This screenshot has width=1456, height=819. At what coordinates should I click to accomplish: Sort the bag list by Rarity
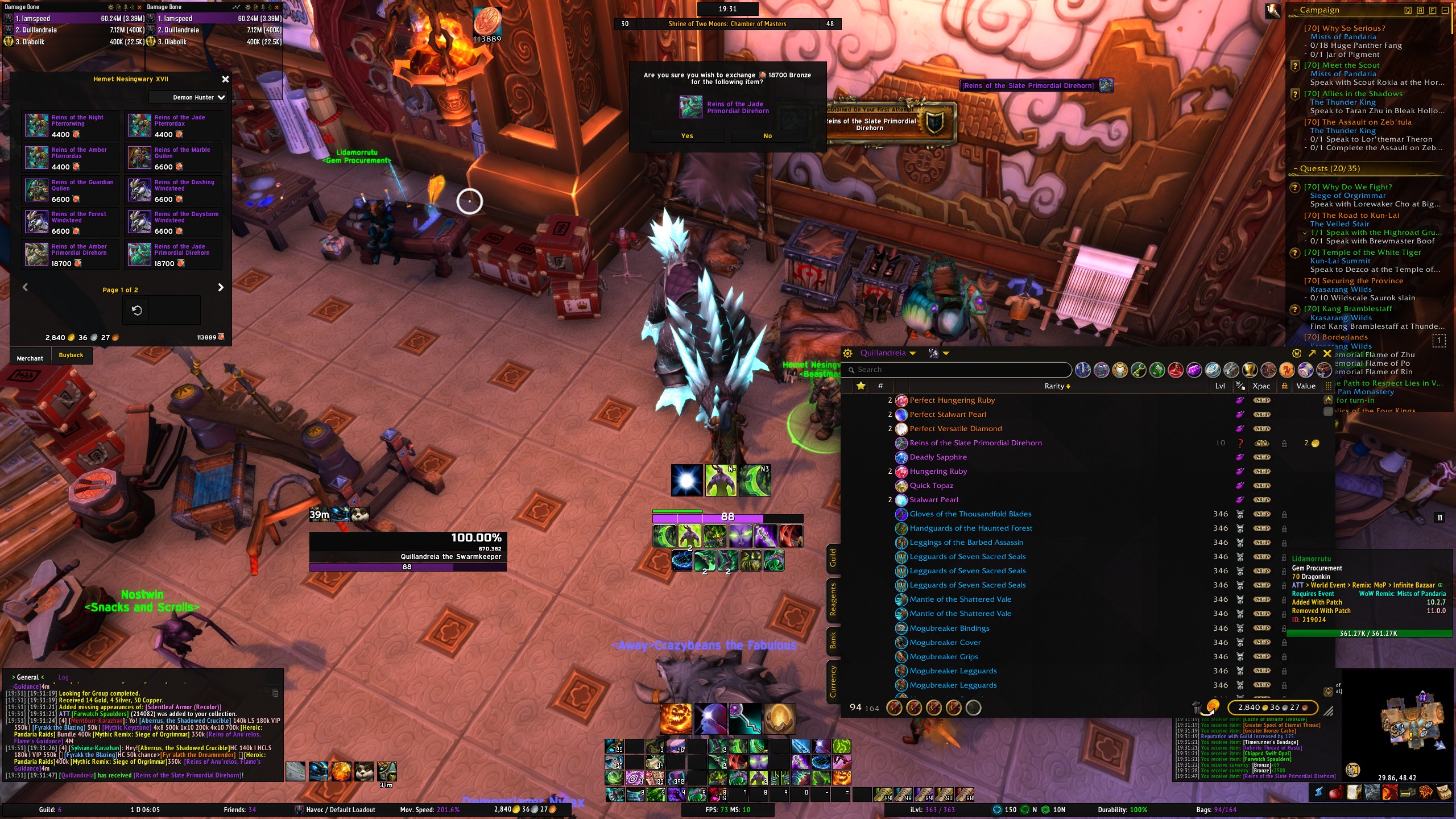click(1057, 386)
